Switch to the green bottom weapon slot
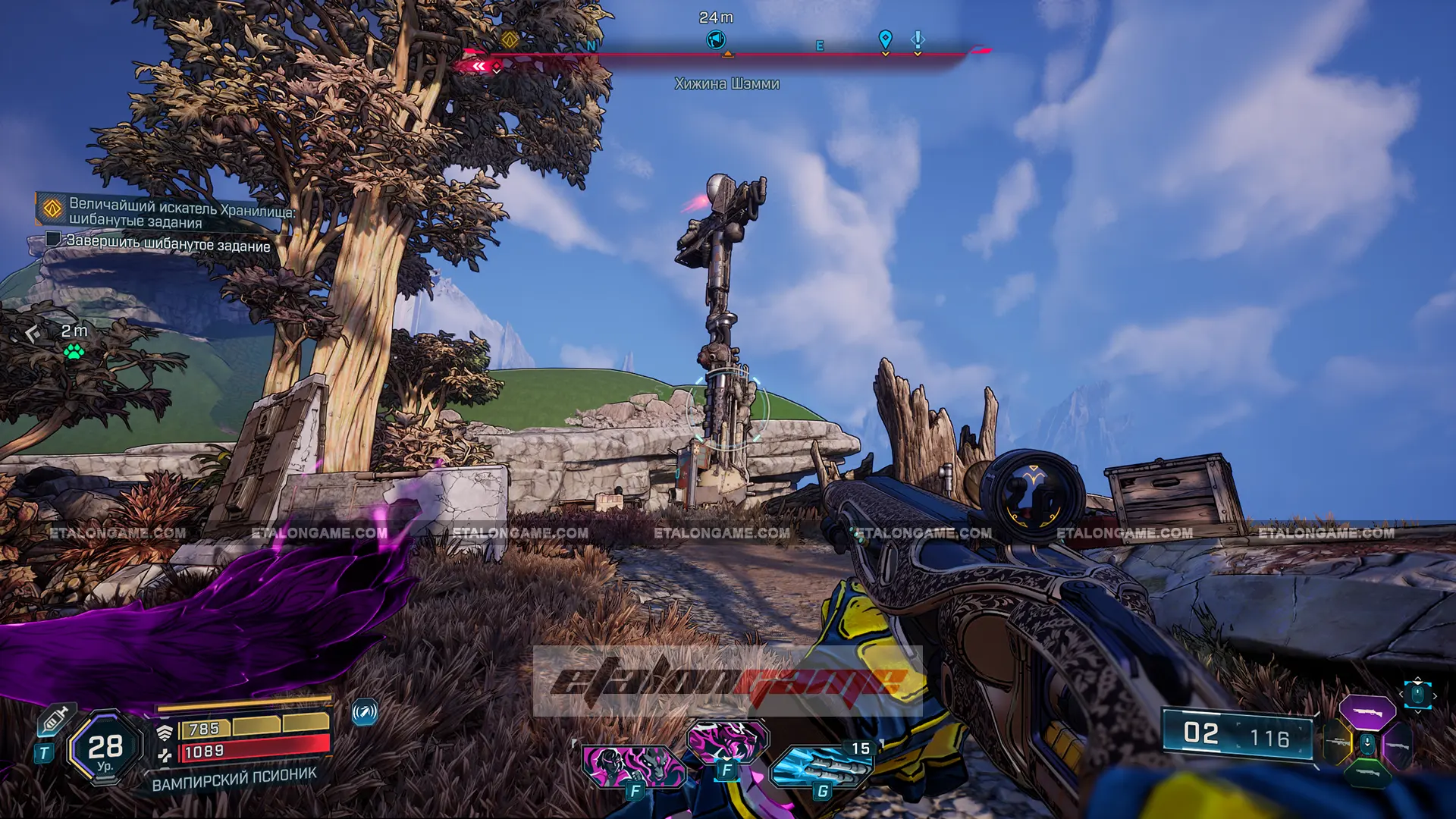The image size is (1456, 819). tap(1367, 773)
